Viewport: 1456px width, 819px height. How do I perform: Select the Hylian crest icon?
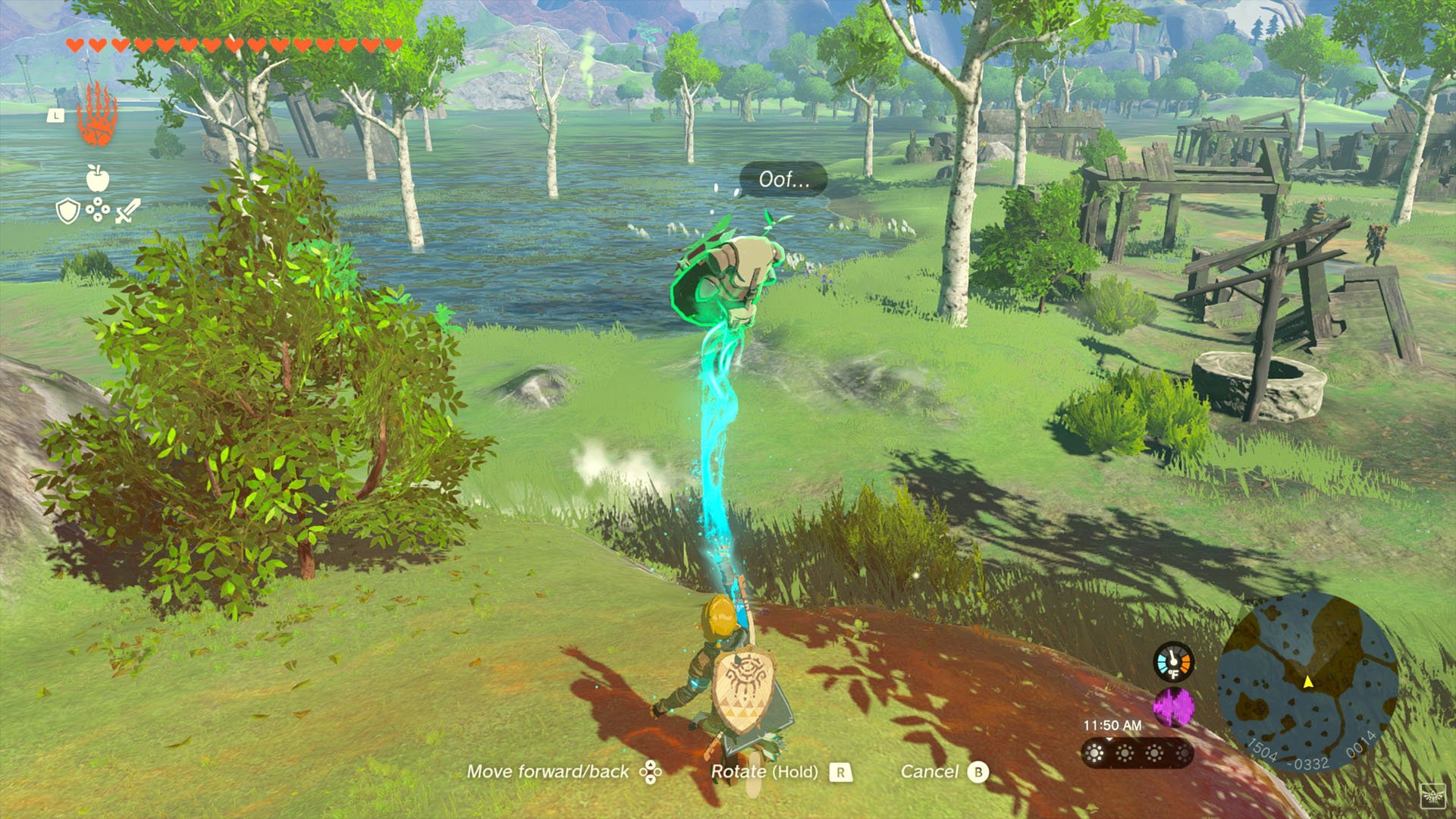pyautogui.click(x=1435, y=796)
